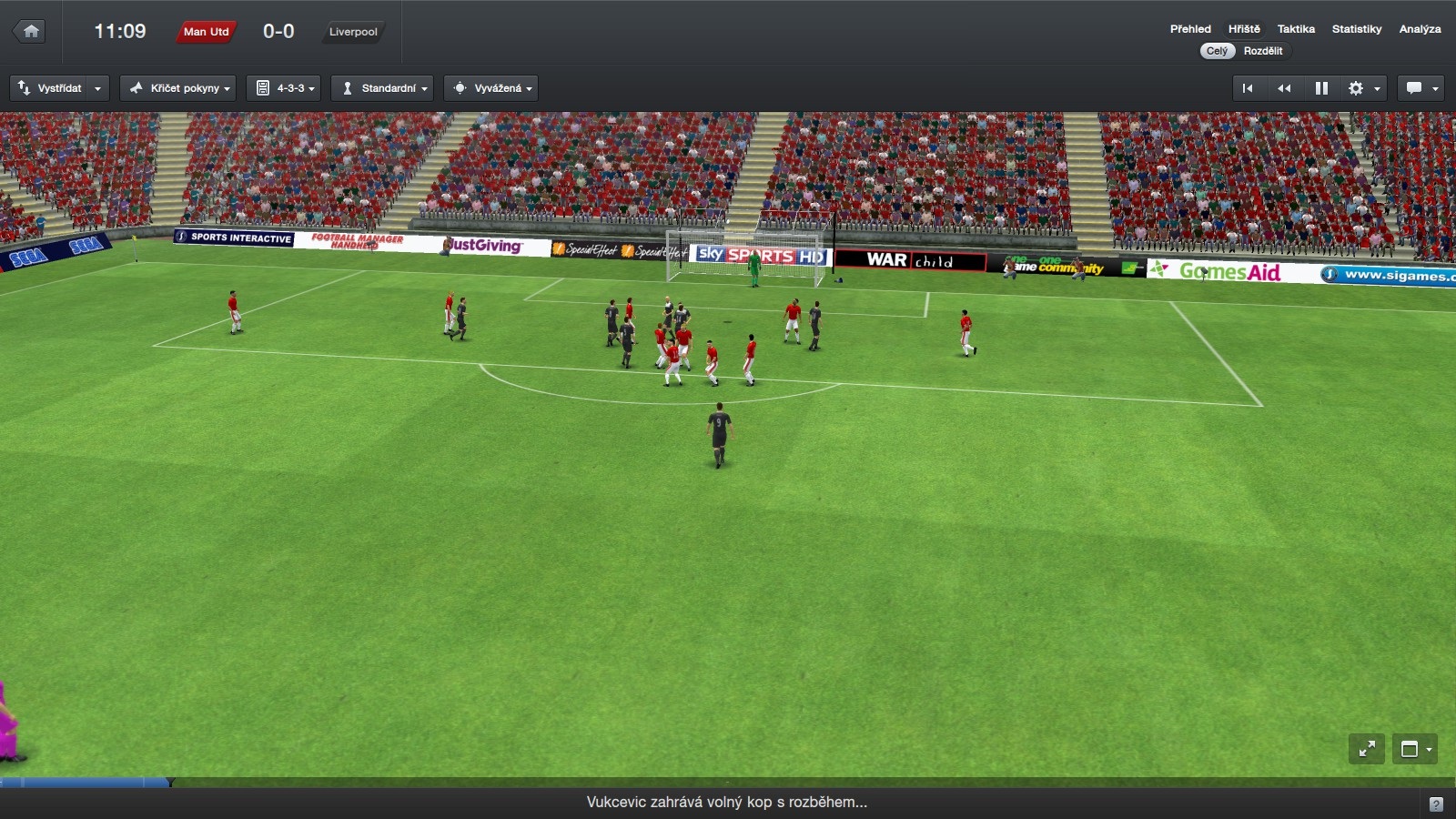This screenshot has width=1456, height=819.
Task: Choose the Rozdělit split view
Action: click(x=1263, y=51)
